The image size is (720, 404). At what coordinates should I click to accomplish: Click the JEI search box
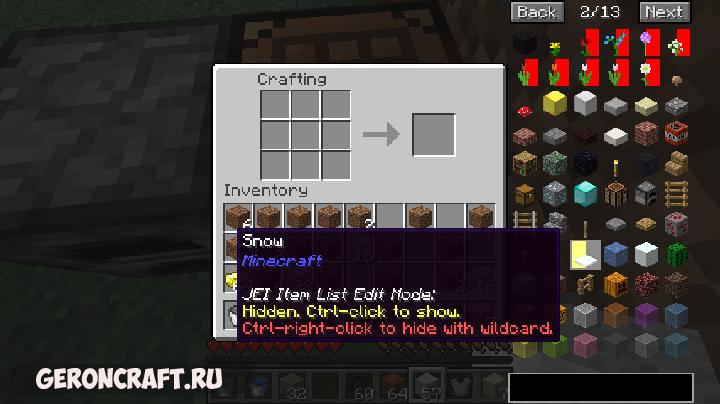coord(600,387)
